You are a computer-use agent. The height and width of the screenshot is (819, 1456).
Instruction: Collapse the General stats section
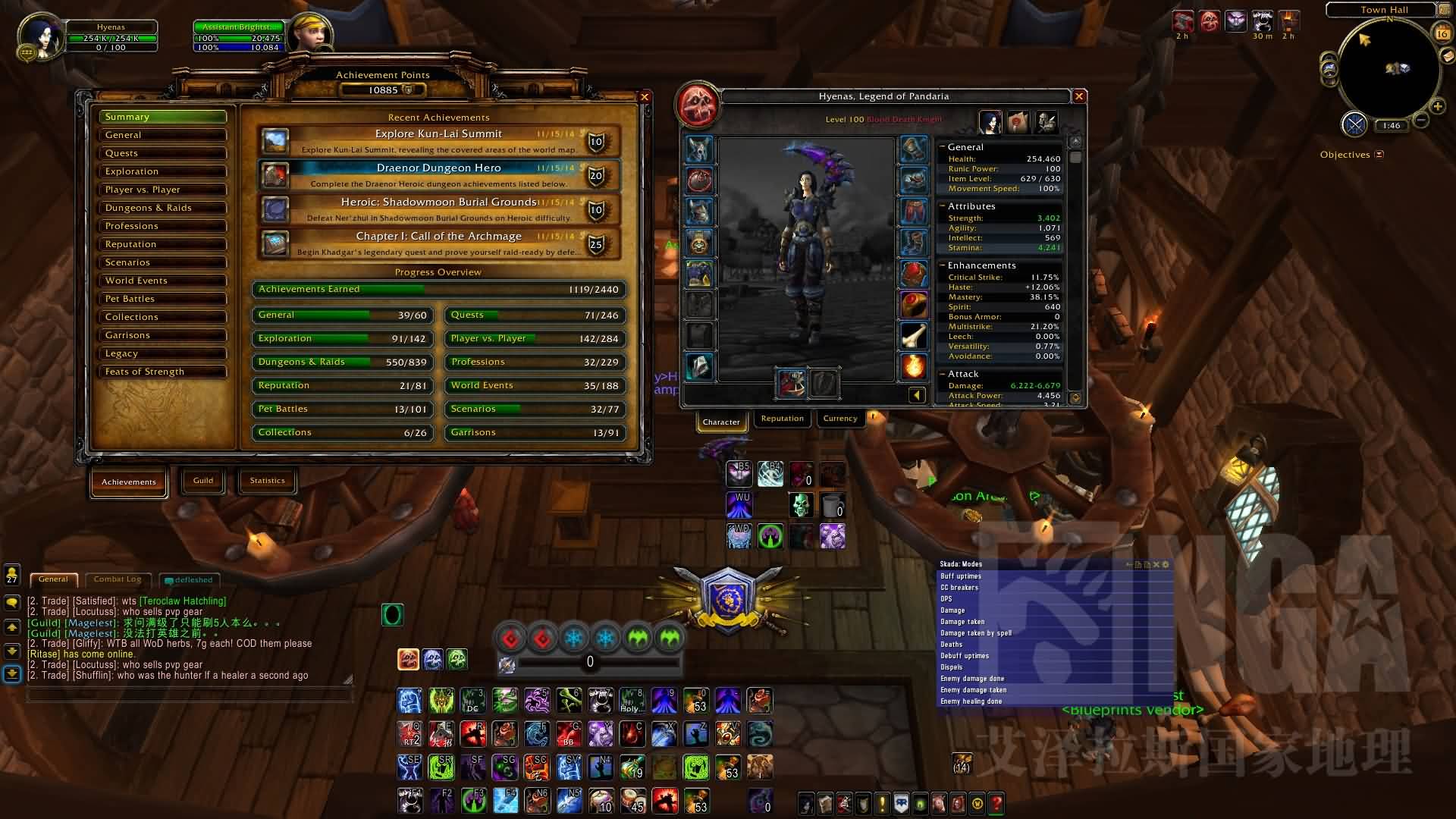[943, 147]
